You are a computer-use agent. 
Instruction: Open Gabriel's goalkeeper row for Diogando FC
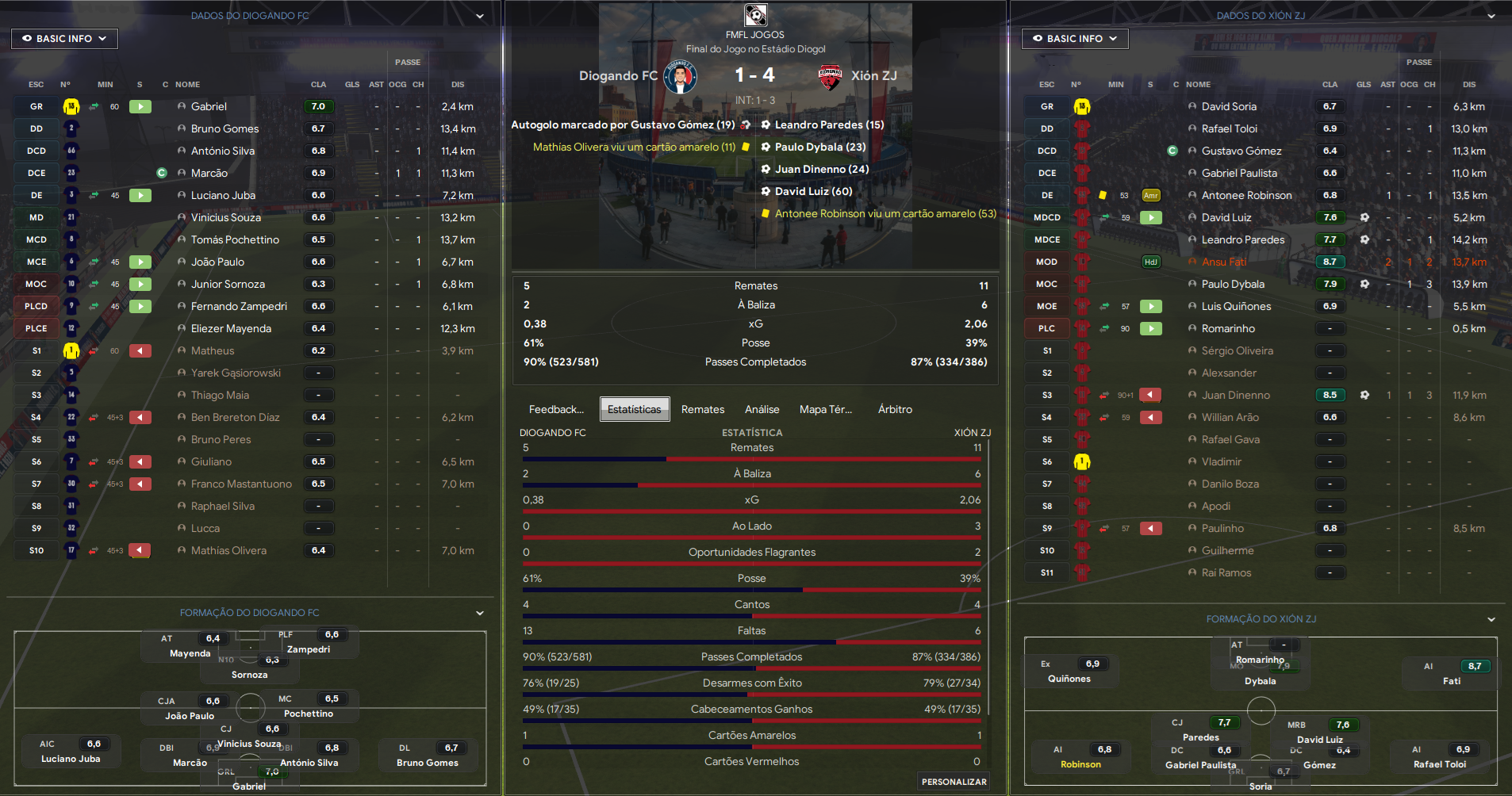tap(209, 106)
